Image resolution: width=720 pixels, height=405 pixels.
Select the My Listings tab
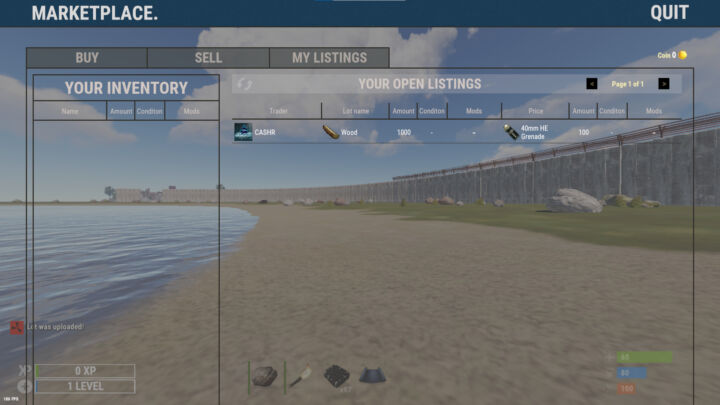329,58
